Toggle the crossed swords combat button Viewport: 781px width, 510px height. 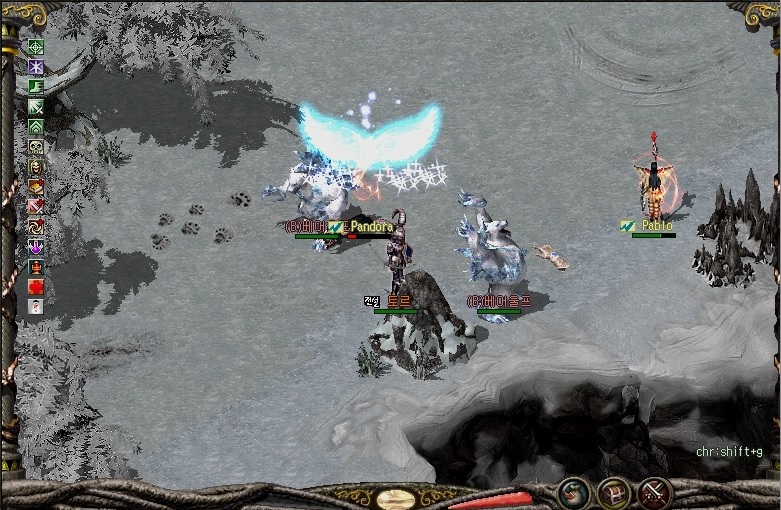click(654, 492)
